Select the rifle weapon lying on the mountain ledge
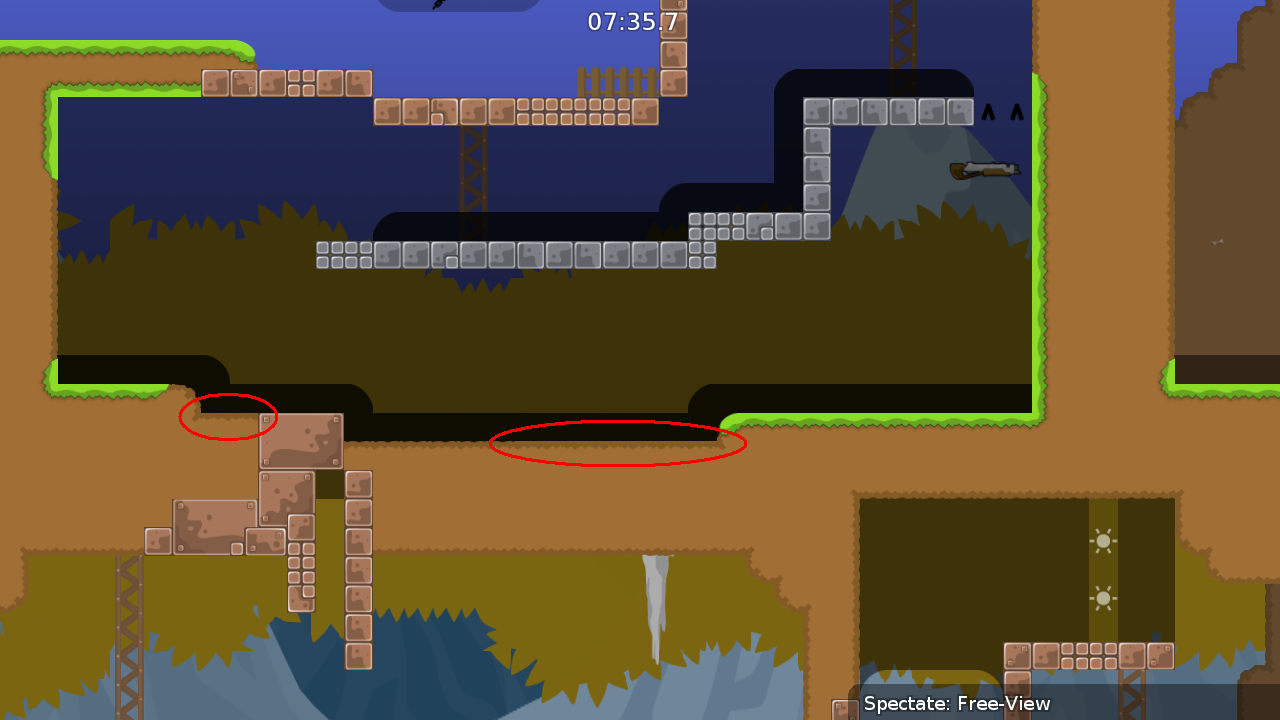 [x=983, y=168]
